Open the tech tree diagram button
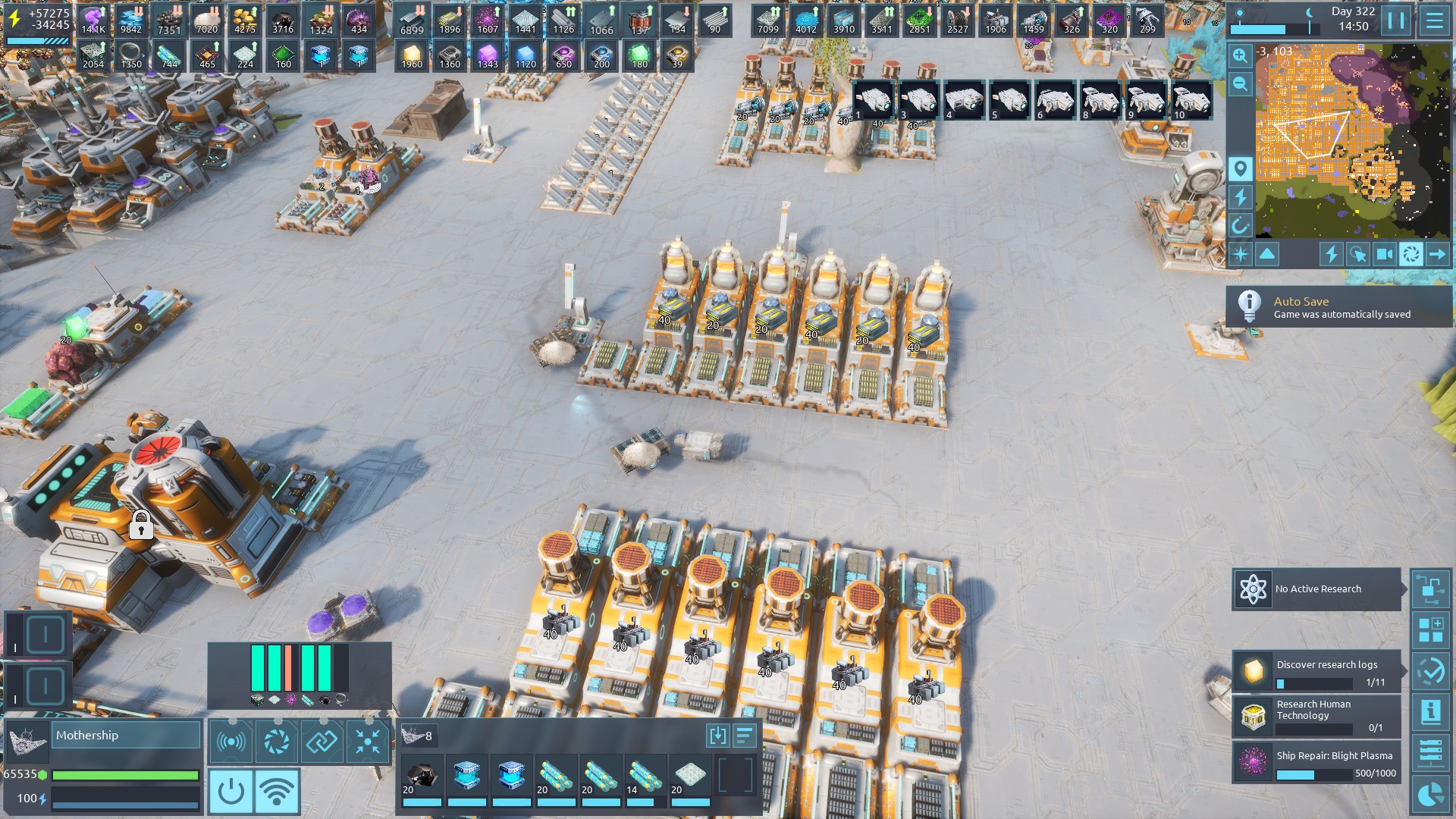1456x819 pixels. pos(1431,589)
